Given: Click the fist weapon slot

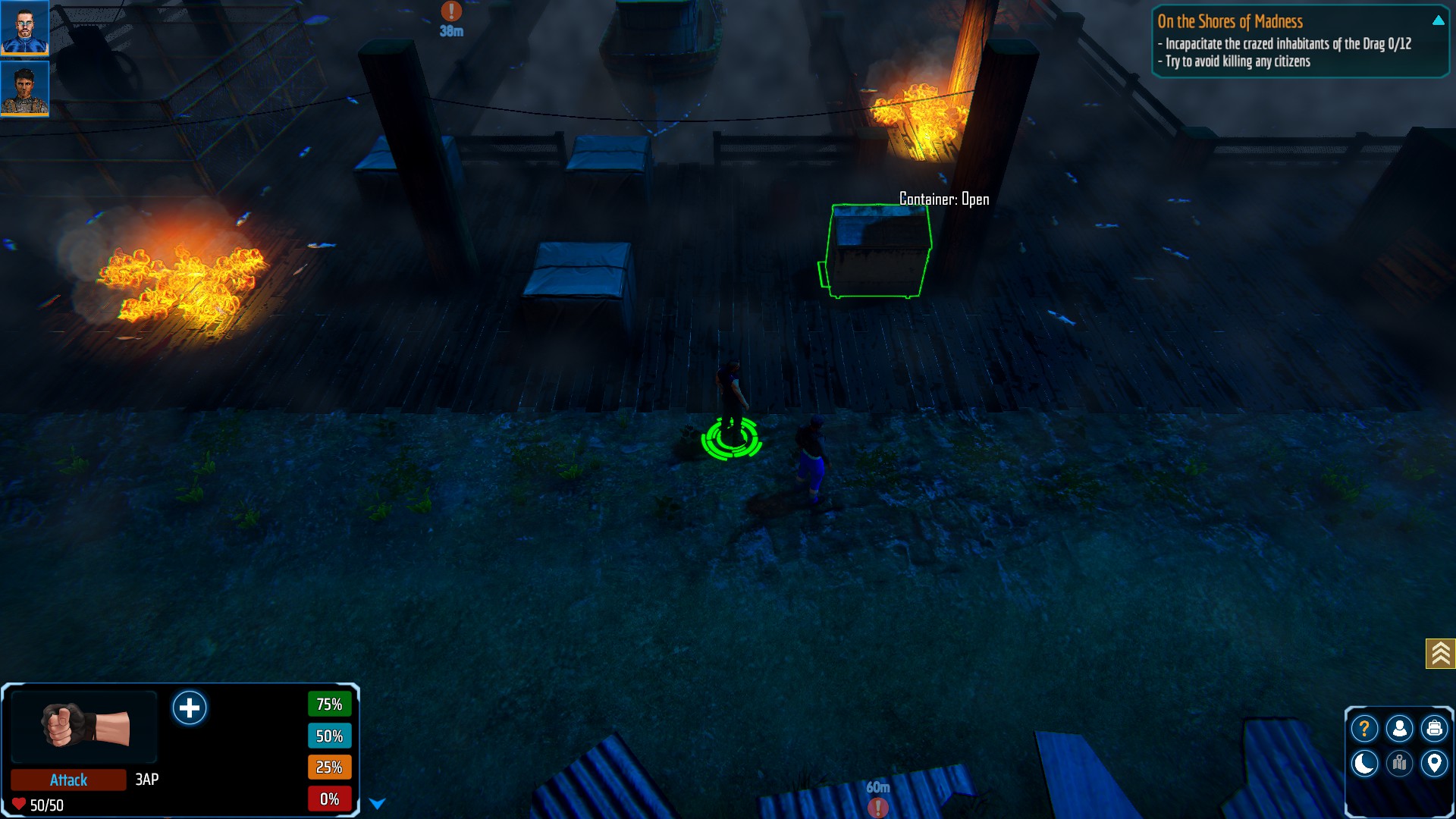Looking at the screenshot, I should click(x=84, y=726).
